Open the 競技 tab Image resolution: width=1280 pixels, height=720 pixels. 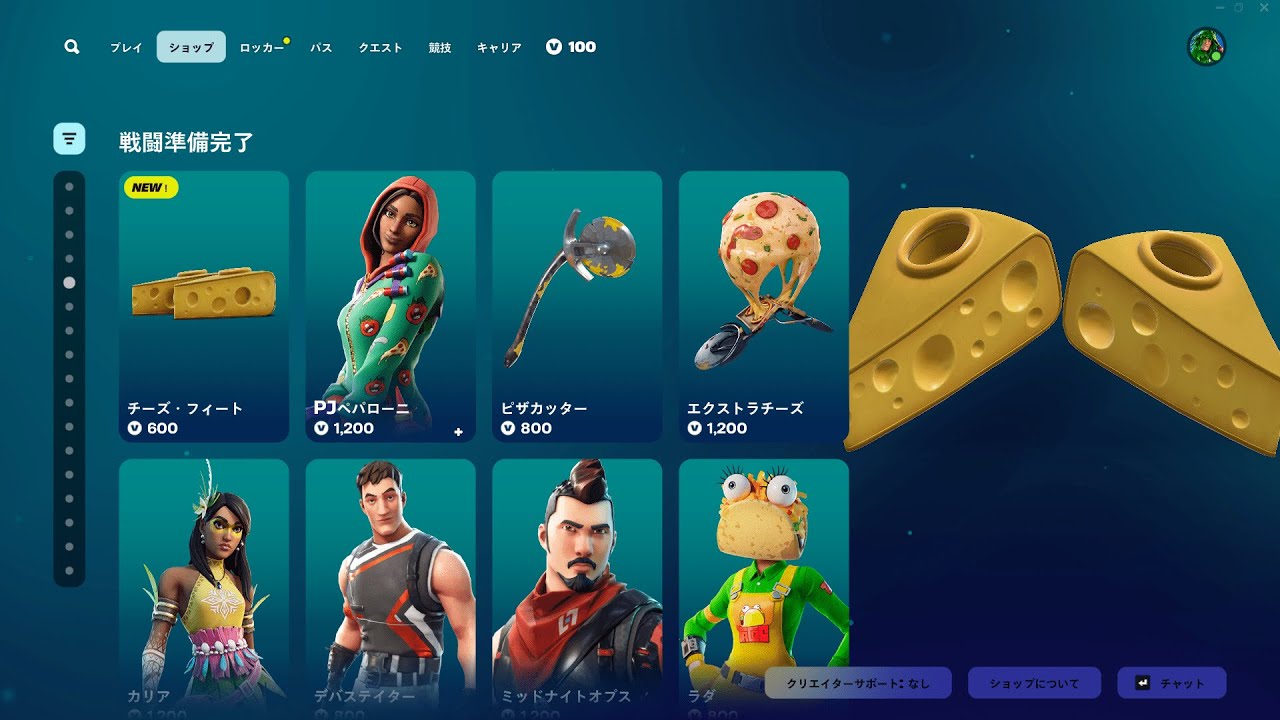[x=440, y=47]
